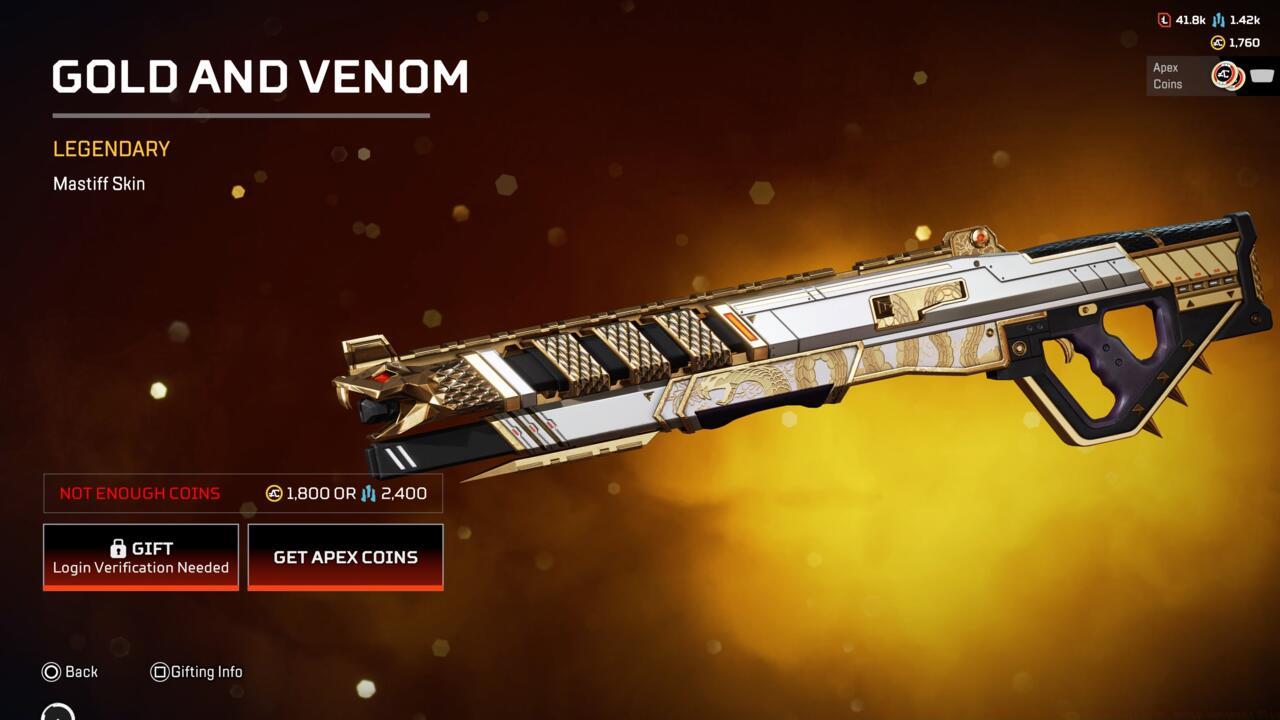The width and height of the screenshot is (1280, 720).
Task: Click the GOLD AND VENOM title
Action: 260,76
